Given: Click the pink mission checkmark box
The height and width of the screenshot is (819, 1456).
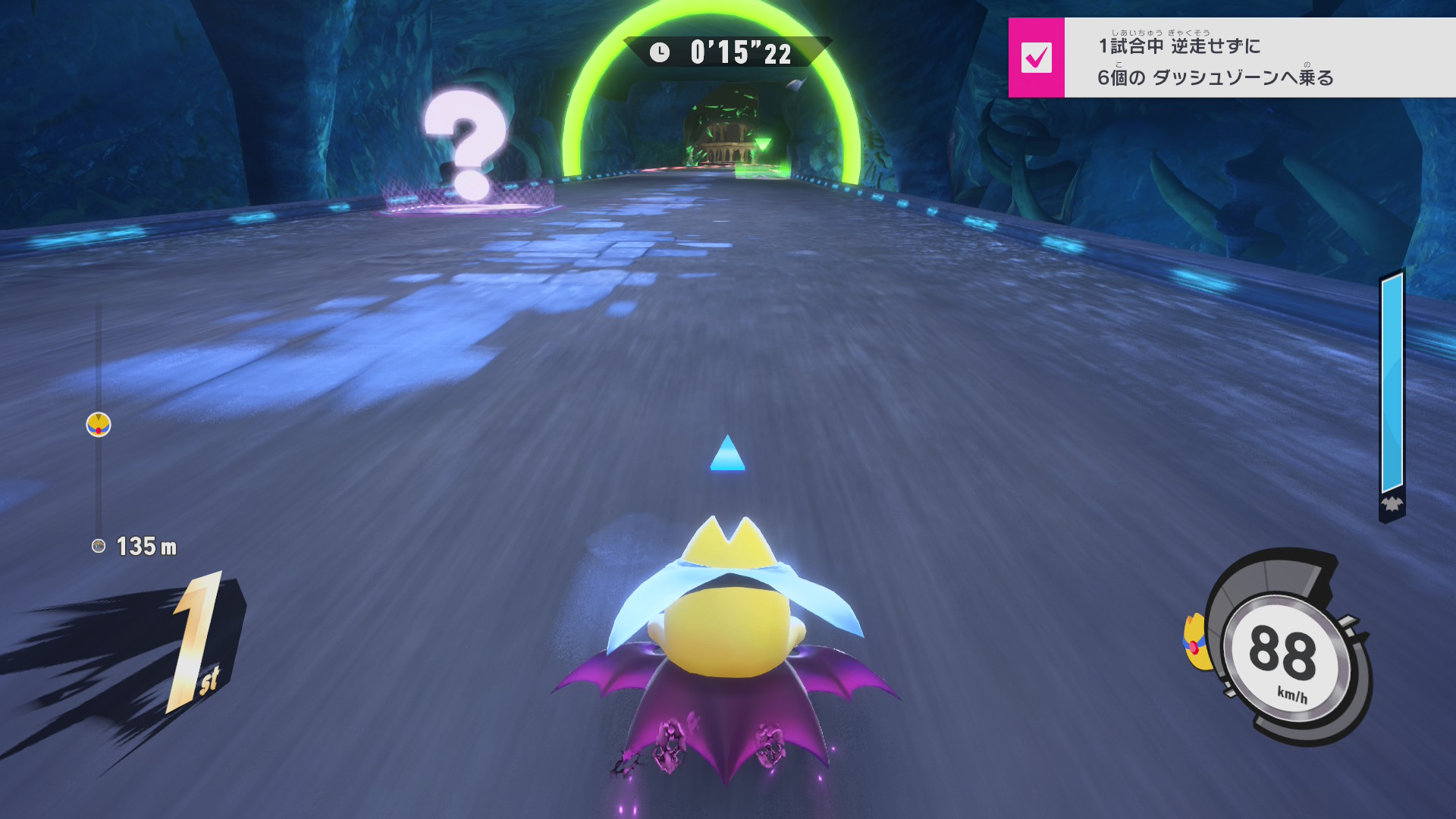Looking at the screenshot, I should click(1036, 58).
